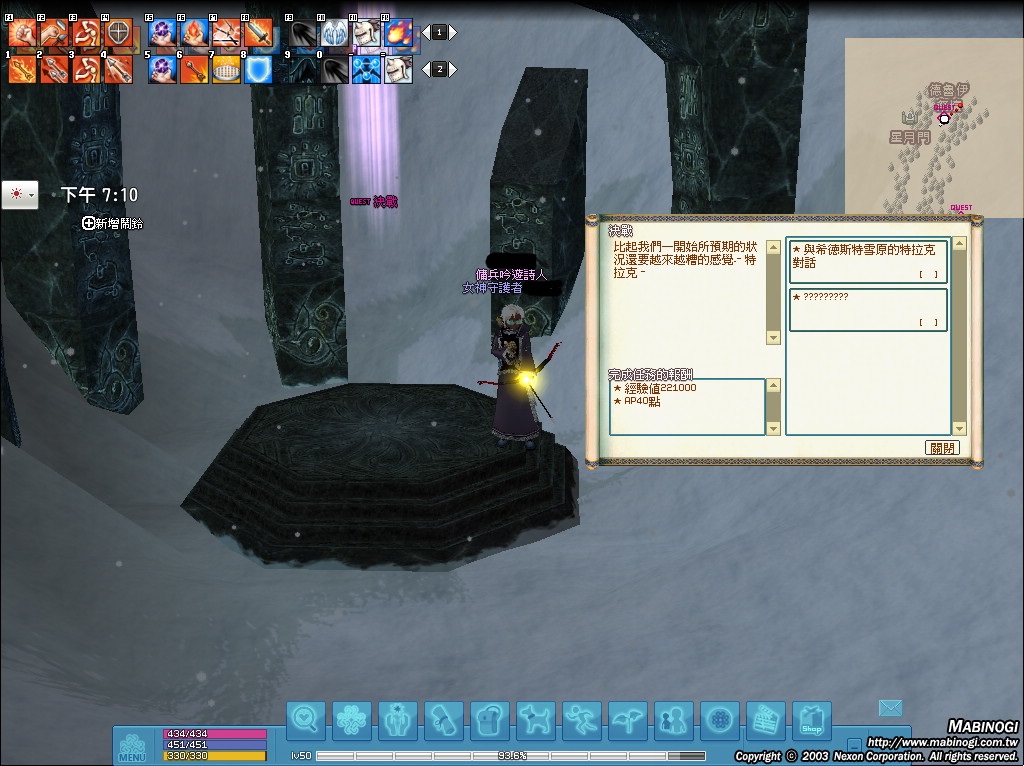Activate the fist skill on F1
The image size is (1024, 766).
pyautogui.click(x=22, y=33)
